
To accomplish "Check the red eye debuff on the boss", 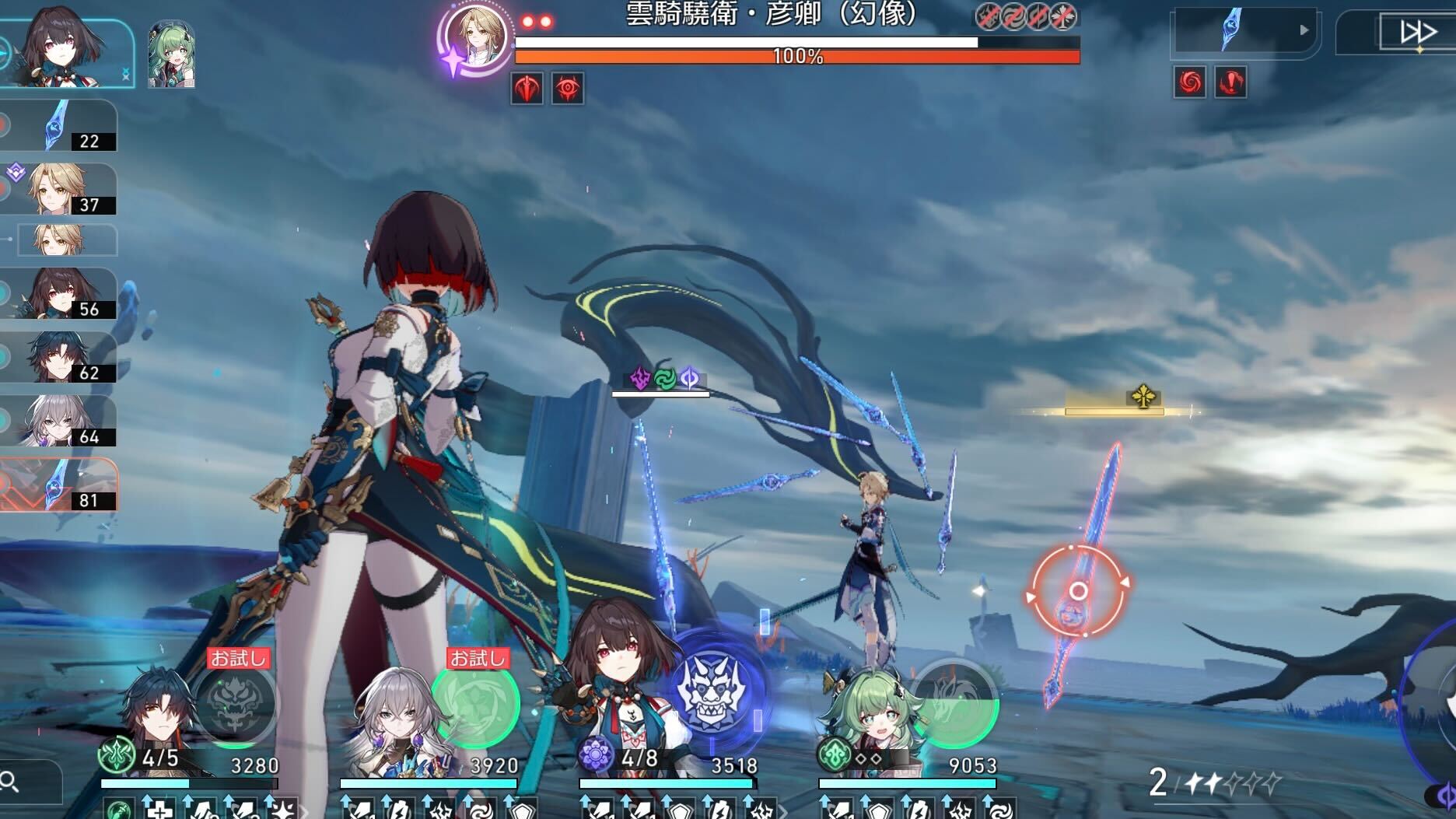I will (x=569, y=86).
